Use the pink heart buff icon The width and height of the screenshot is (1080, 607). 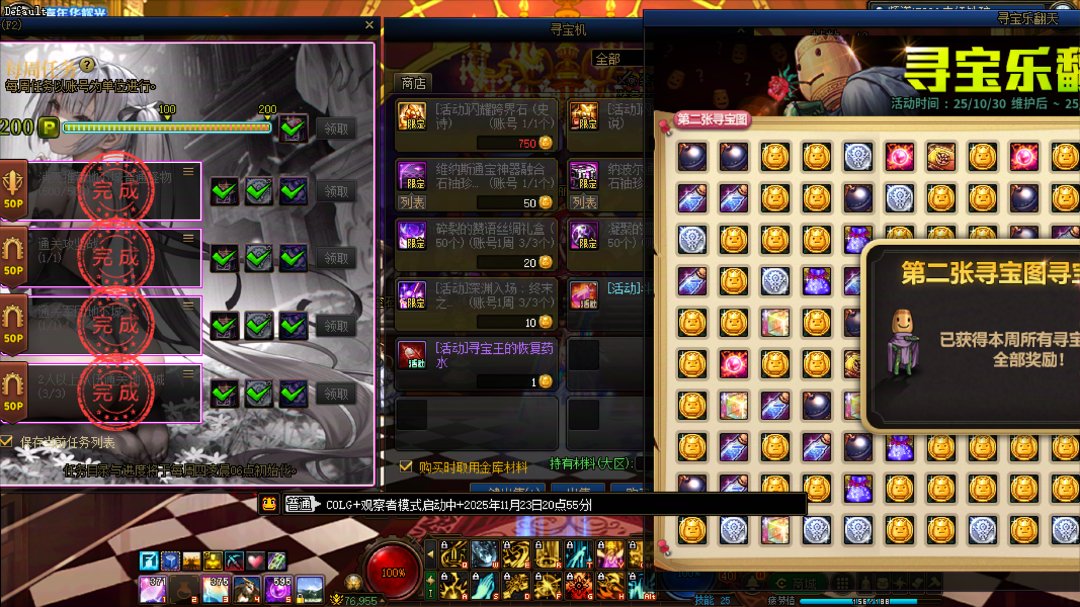(x=255, y=561)
